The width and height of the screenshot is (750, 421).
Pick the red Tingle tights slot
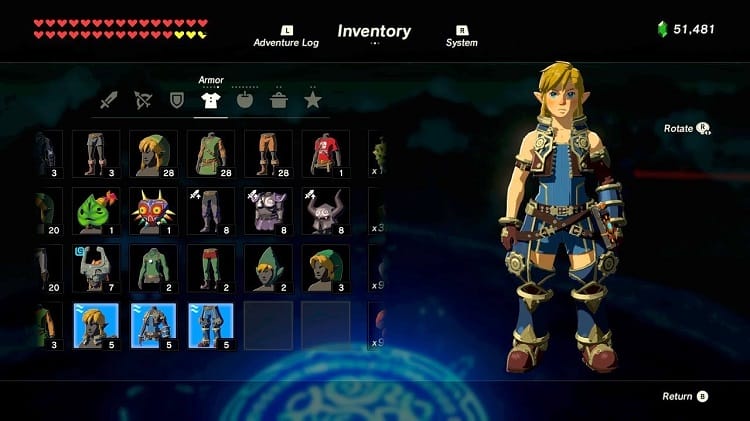click(211, 268)
